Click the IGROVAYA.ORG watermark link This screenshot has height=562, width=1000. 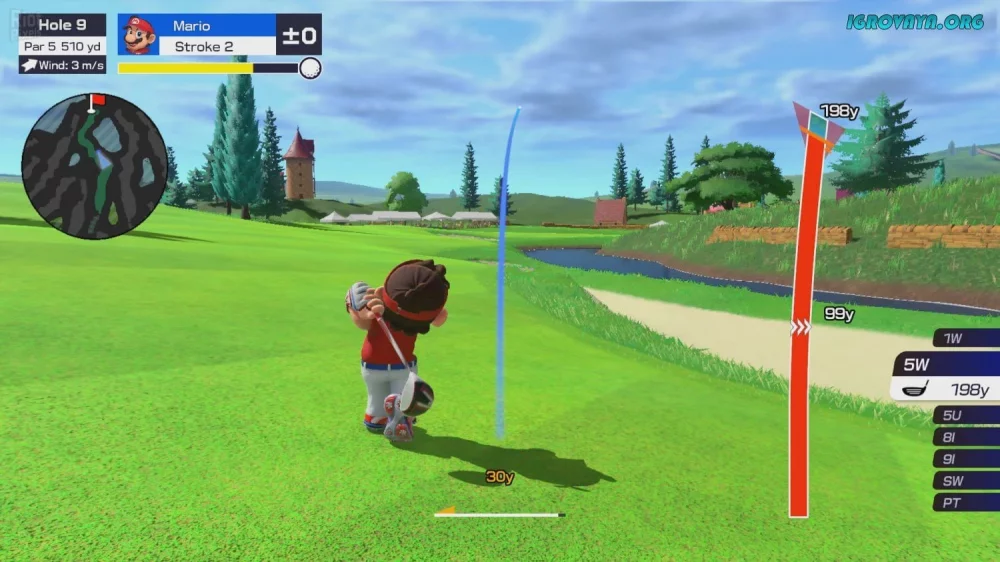pos(914,21)
